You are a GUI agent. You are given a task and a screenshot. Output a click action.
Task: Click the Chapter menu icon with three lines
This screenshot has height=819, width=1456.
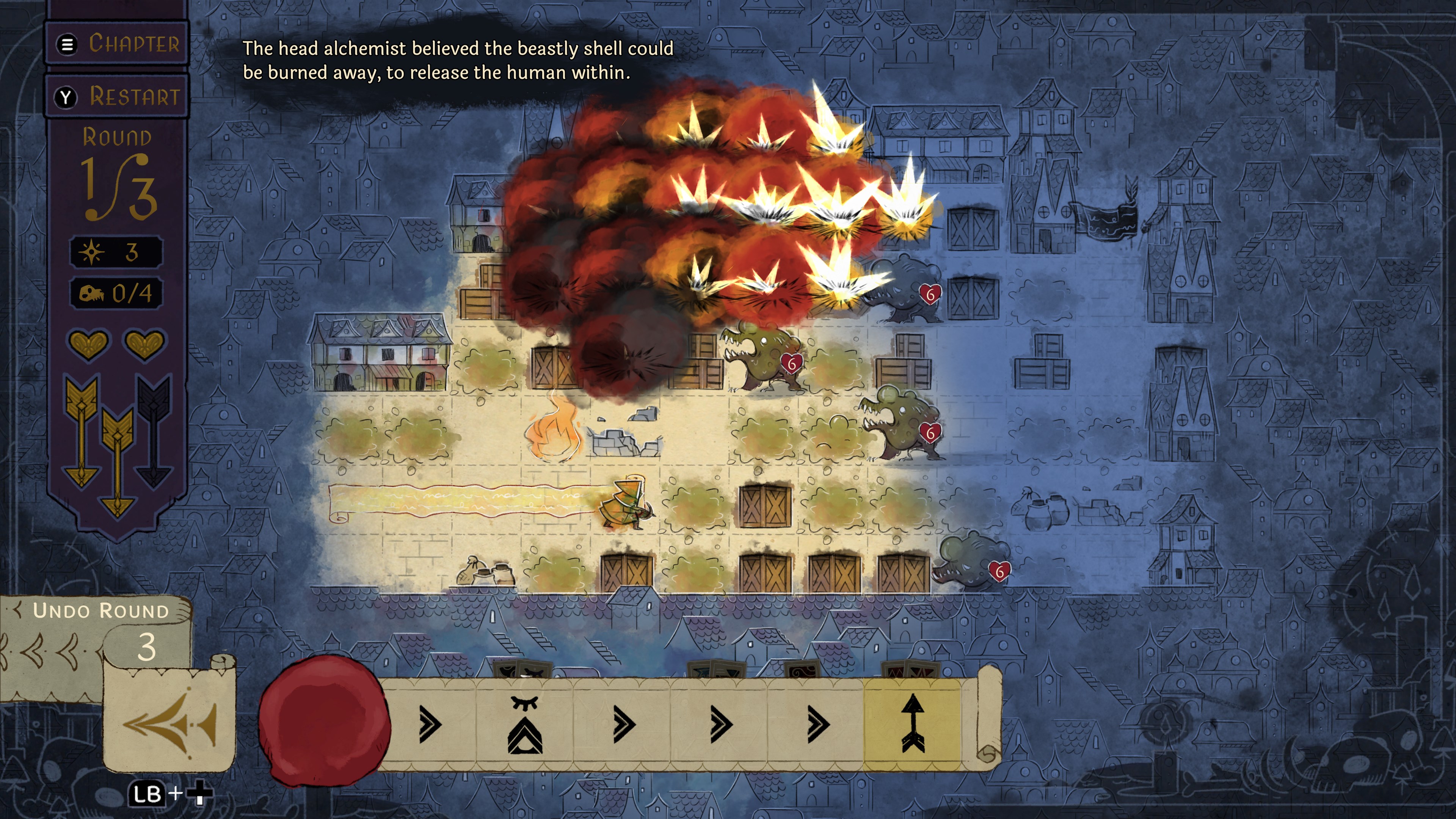tap(67, 45)
